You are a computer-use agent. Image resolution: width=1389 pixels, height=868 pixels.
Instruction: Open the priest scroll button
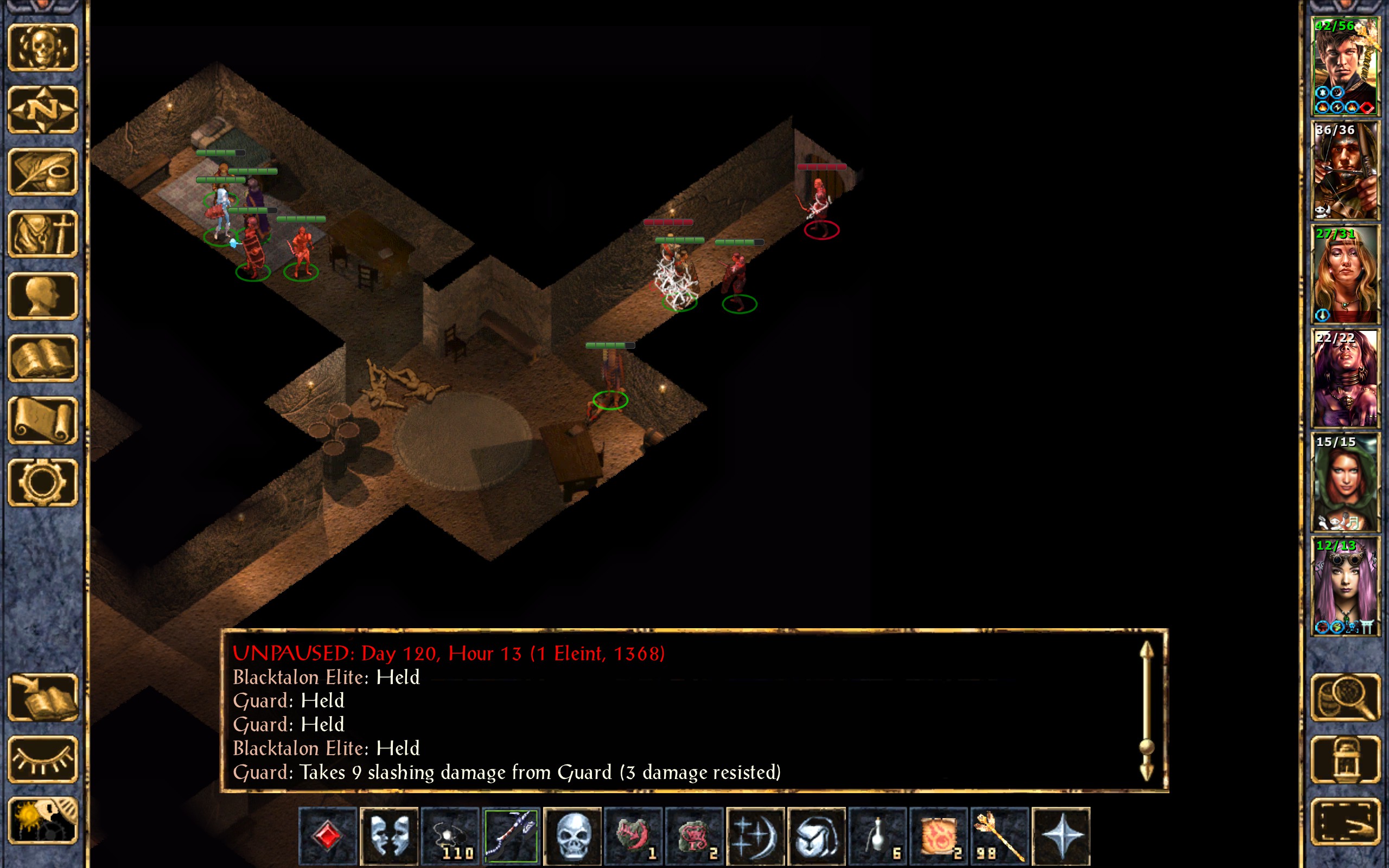43,420
